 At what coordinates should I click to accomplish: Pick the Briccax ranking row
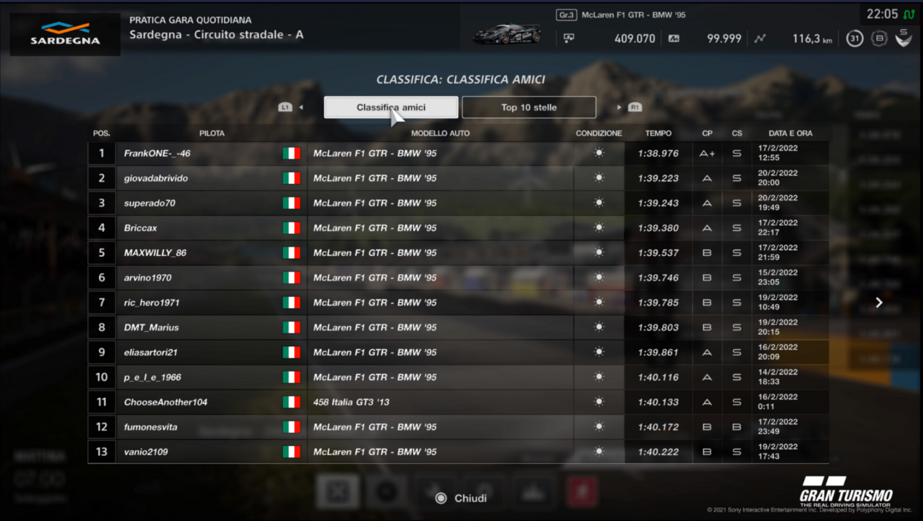click(458, 228)
